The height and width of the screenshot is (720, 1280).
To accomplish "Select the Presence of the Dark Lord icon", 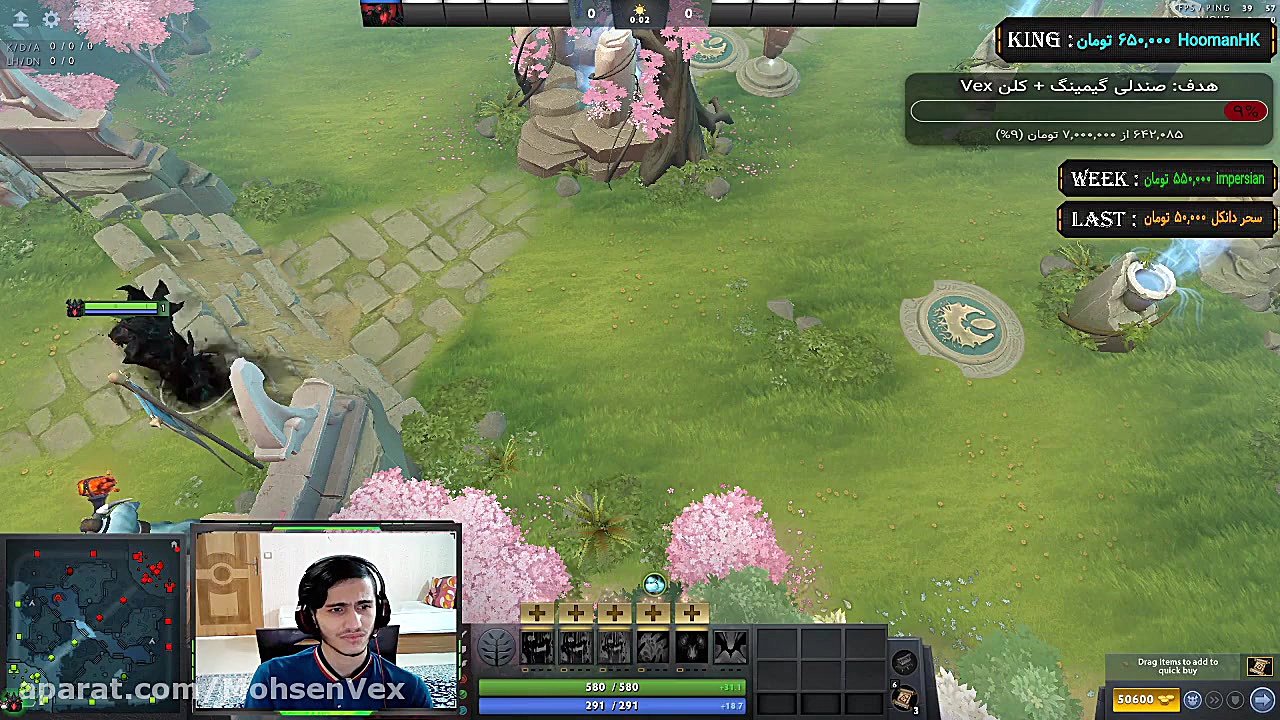I will click(x=692, y=648).
